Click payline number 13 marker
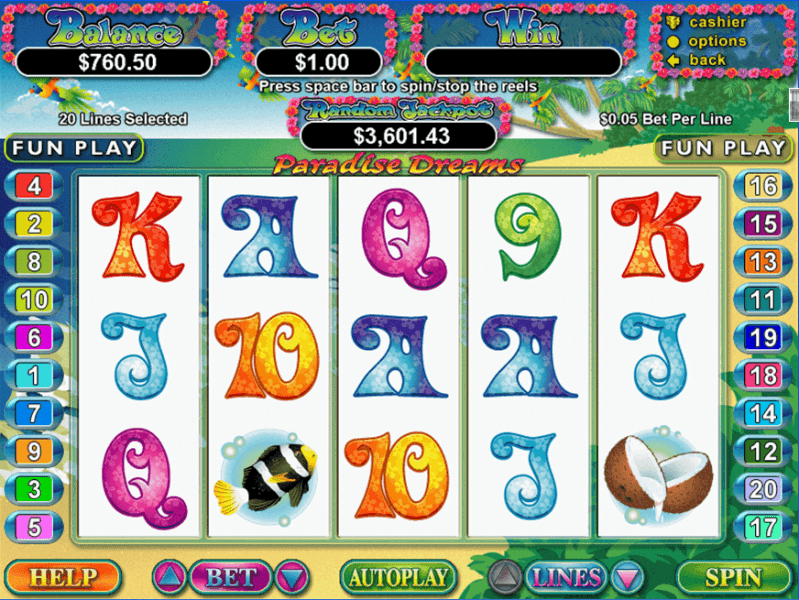Viewport: 799px width, 600px height. point(763,262)
